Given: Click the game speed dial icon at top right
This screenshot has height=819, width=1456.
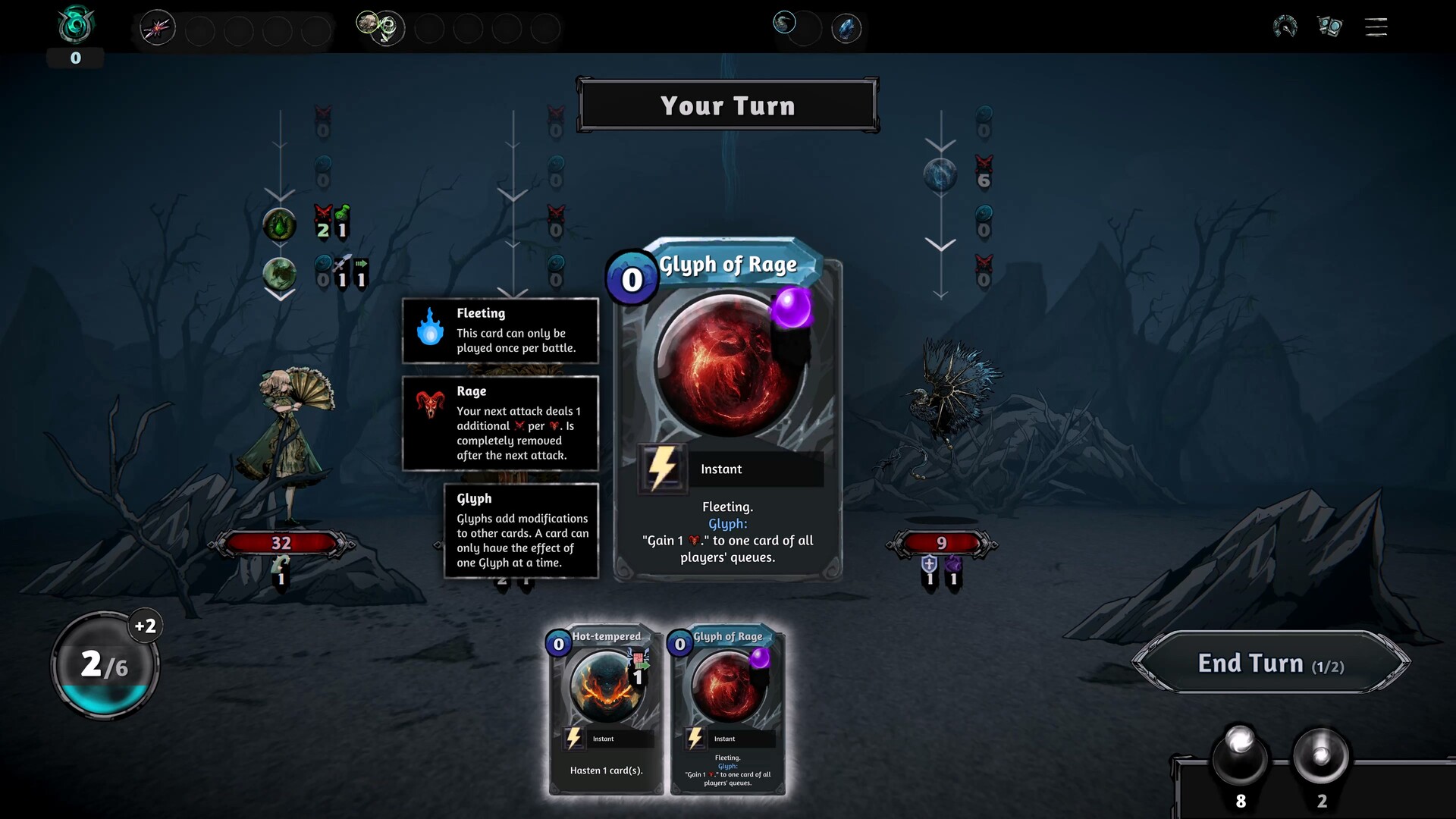Looking at the screenshot, I should [x=1284, y=26].
